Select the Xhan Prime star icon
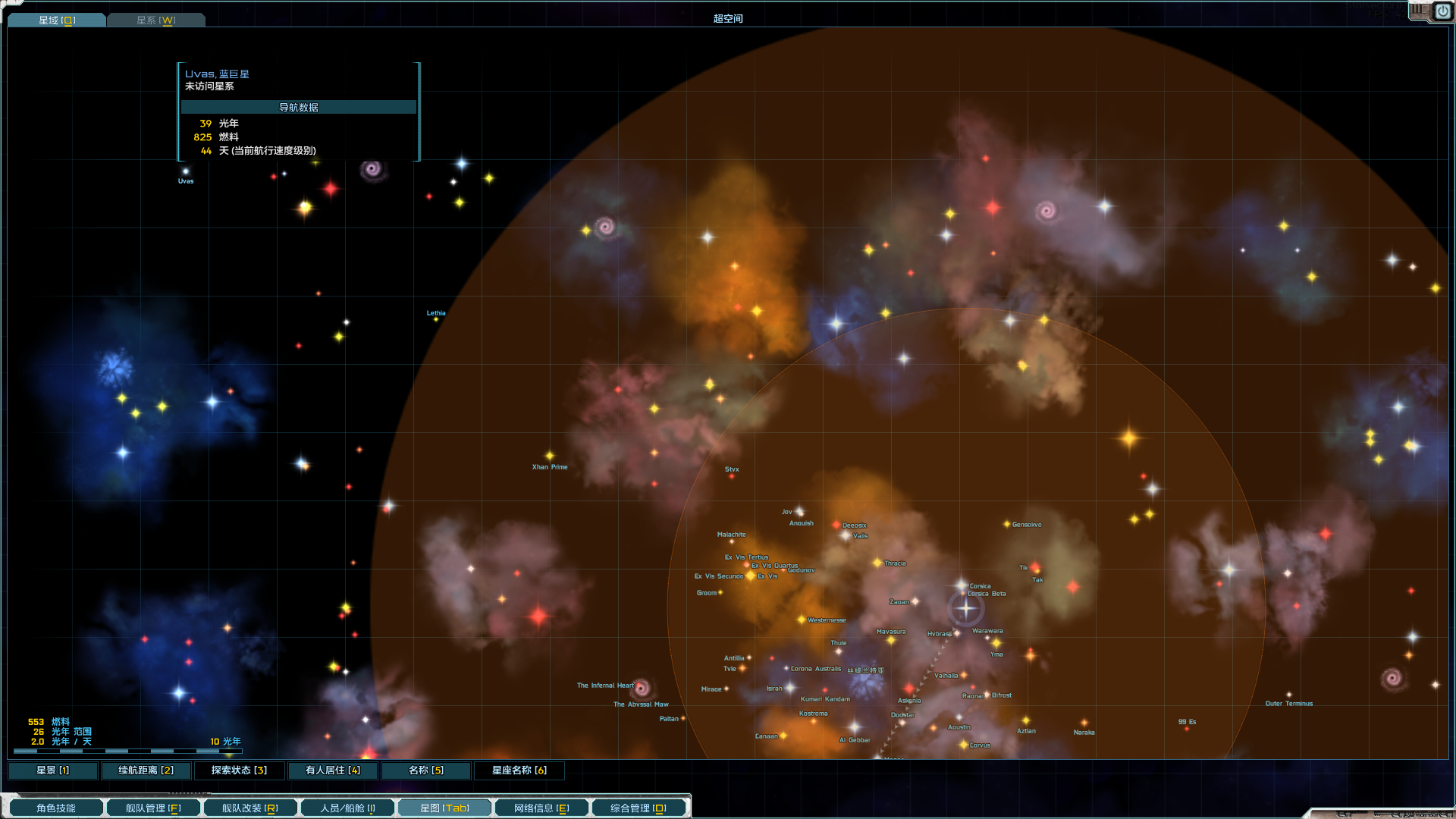Image resolution: width=1456 pixels, height=819 pixels. [x=548, y=455]
